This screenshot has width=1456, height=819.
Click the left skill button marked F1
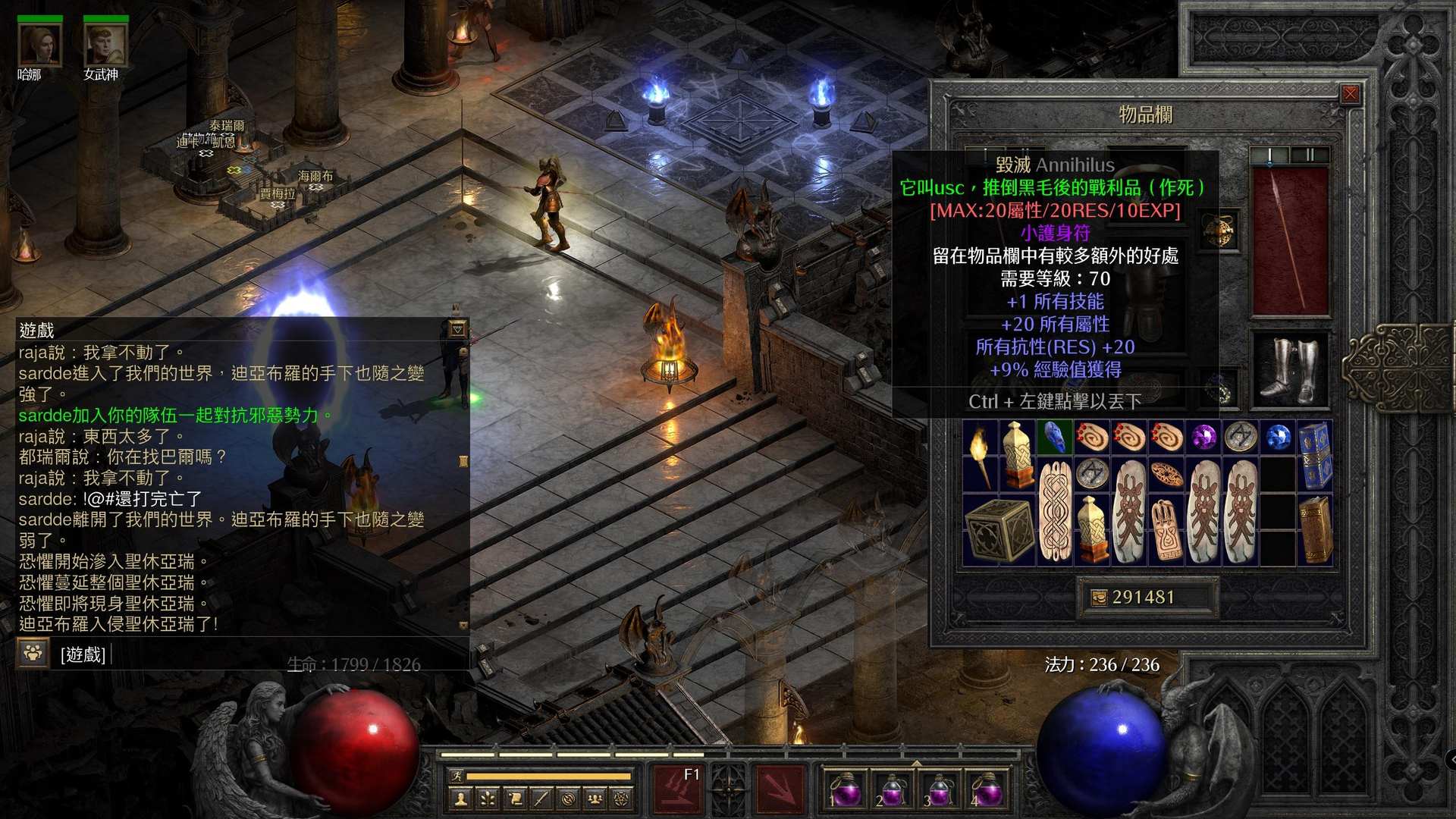(677, 789)
